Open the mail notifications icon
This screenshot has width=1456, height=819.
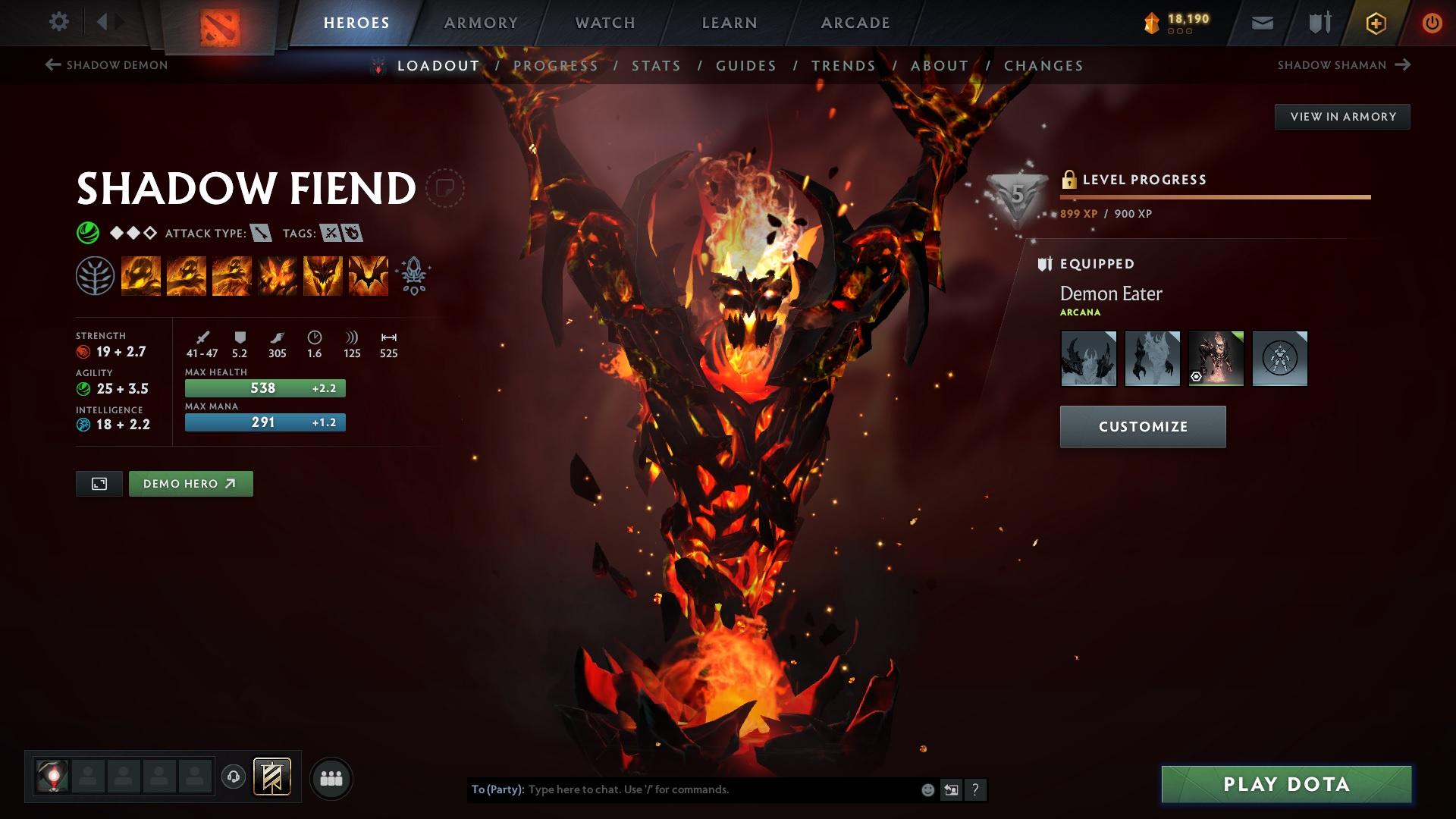(x=1263, y=22)
